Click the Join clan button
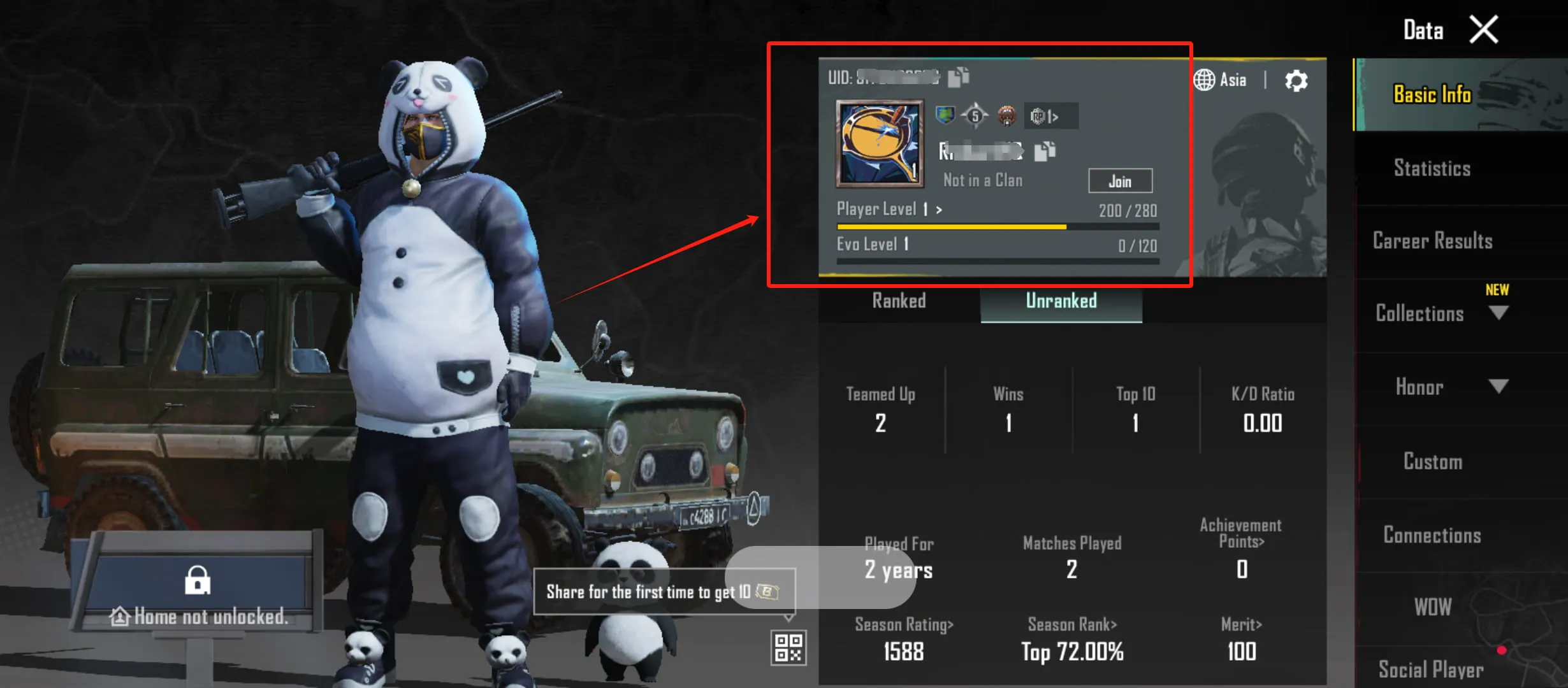 tap(1121, 182)
